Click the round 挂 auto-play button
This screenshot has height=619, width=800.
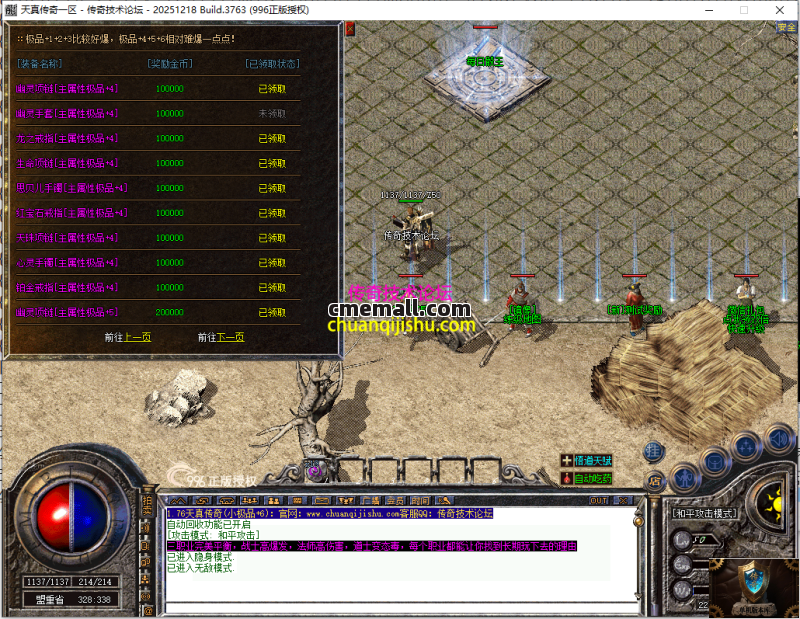tap(653, 451)
